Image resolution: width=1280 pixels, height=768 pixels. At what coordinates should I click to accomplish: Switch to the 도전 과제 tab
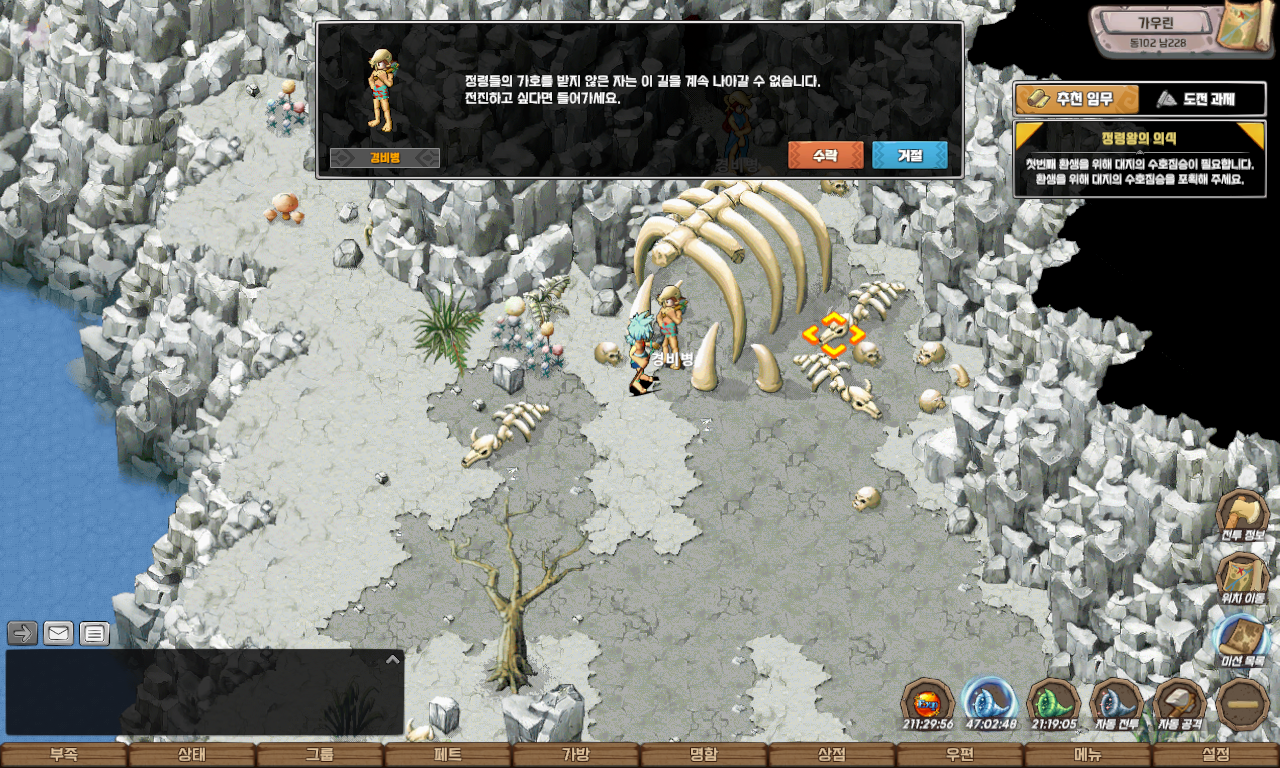click(1203, 99)
